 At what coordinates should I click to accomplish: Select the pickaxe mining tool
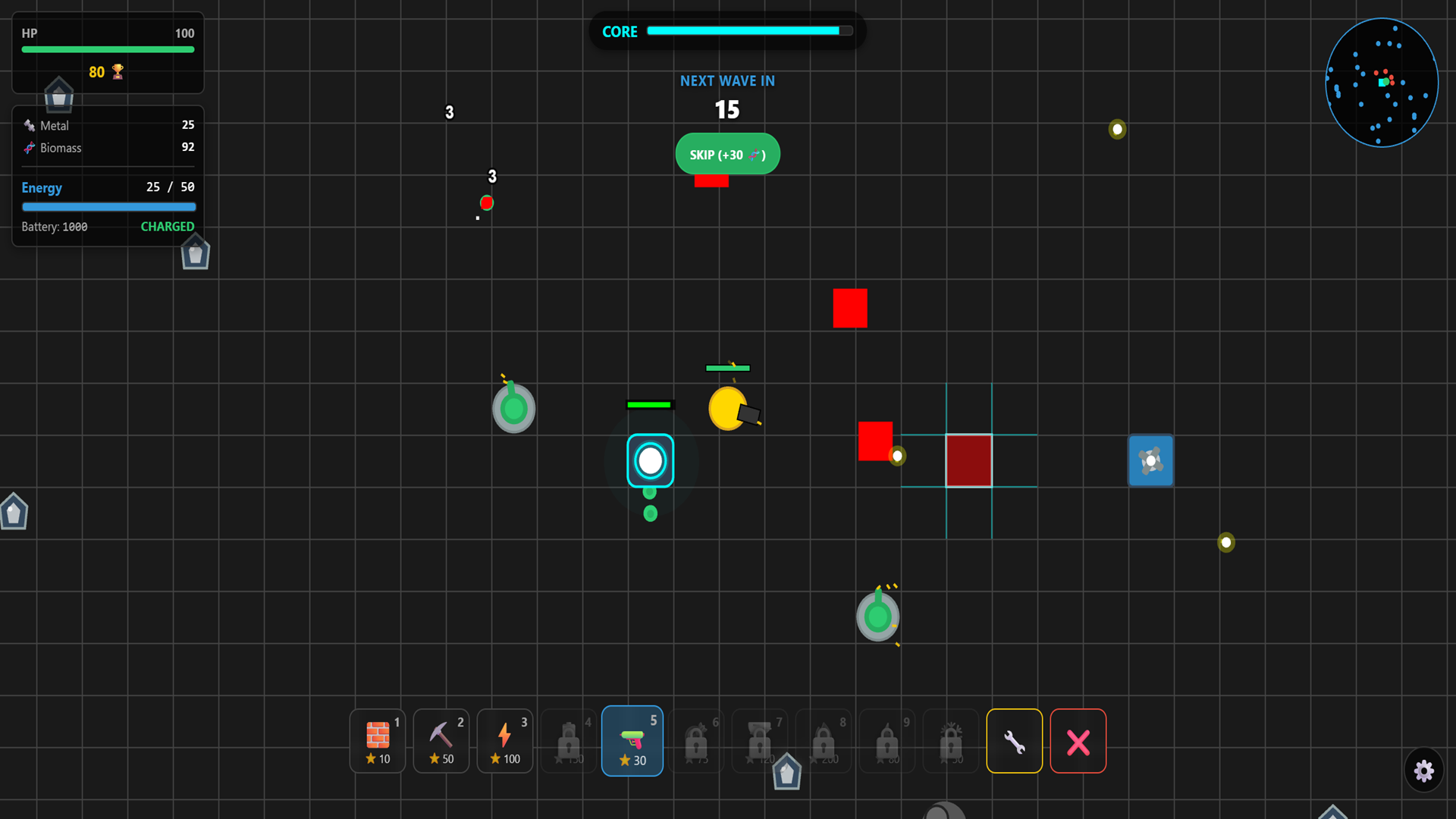[441, 741]
